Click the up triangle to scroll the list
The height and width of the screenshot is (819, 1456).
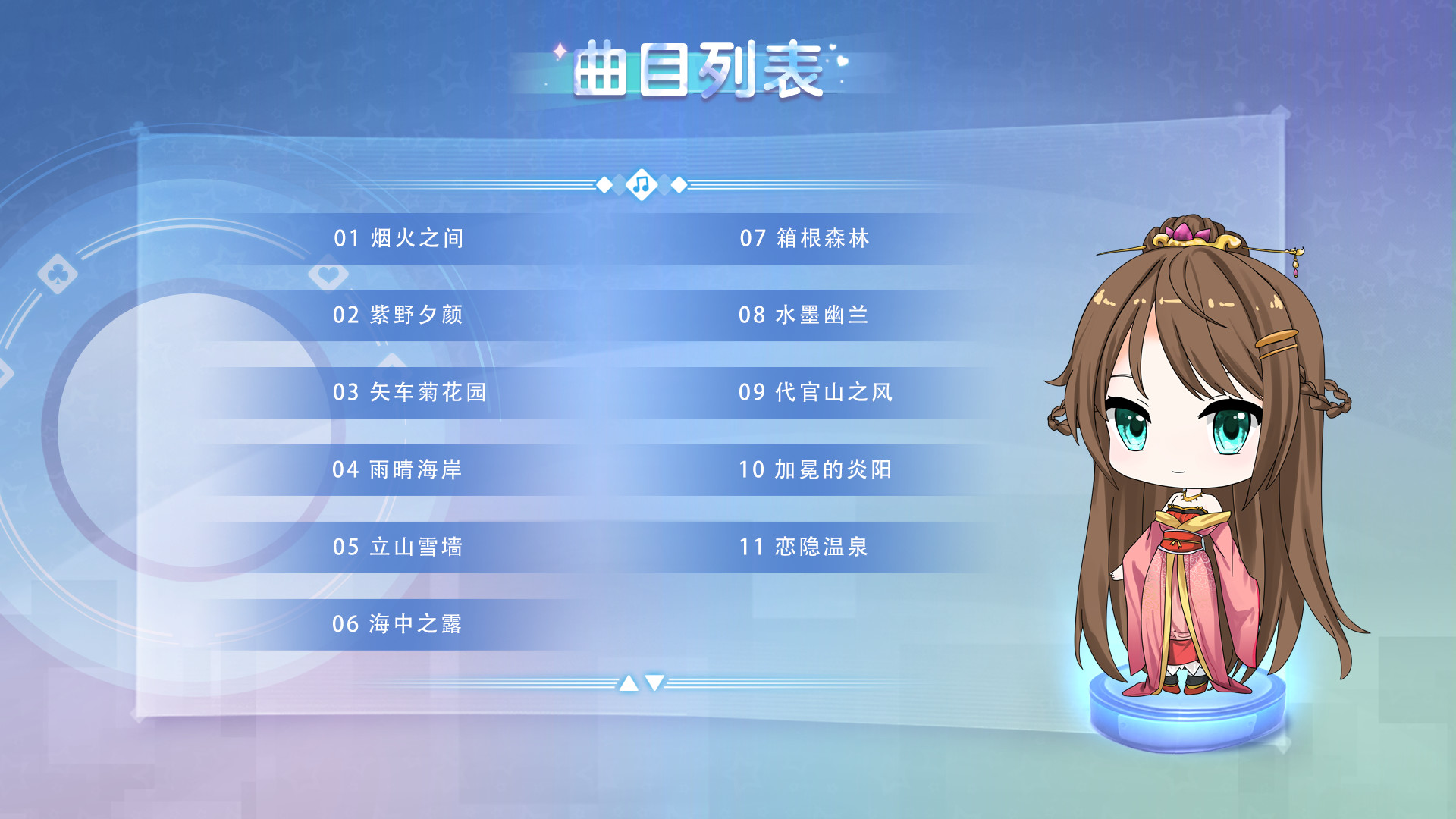pos(628,682)
